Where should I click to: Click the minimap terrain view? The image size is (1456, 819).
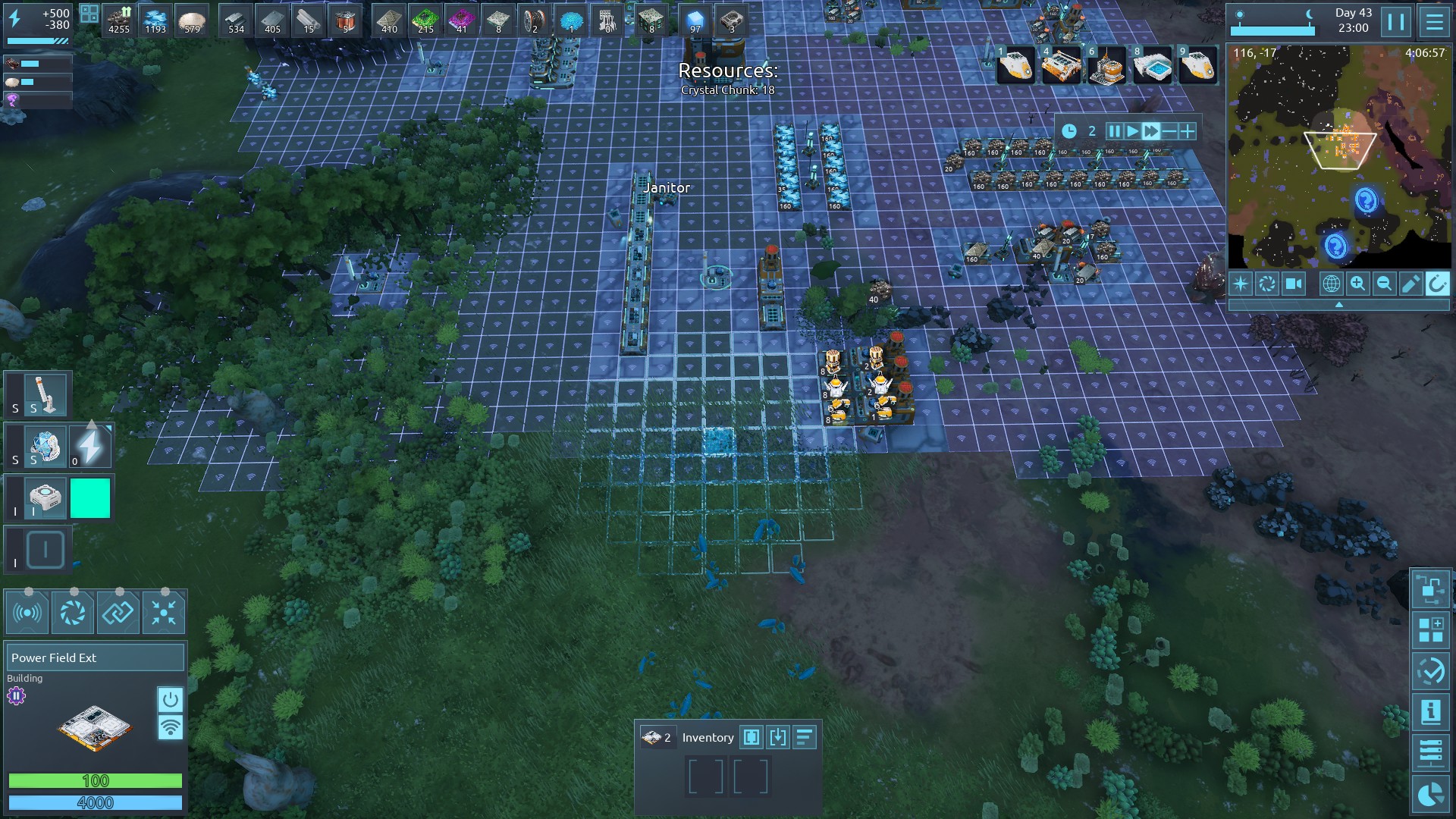1339,159
